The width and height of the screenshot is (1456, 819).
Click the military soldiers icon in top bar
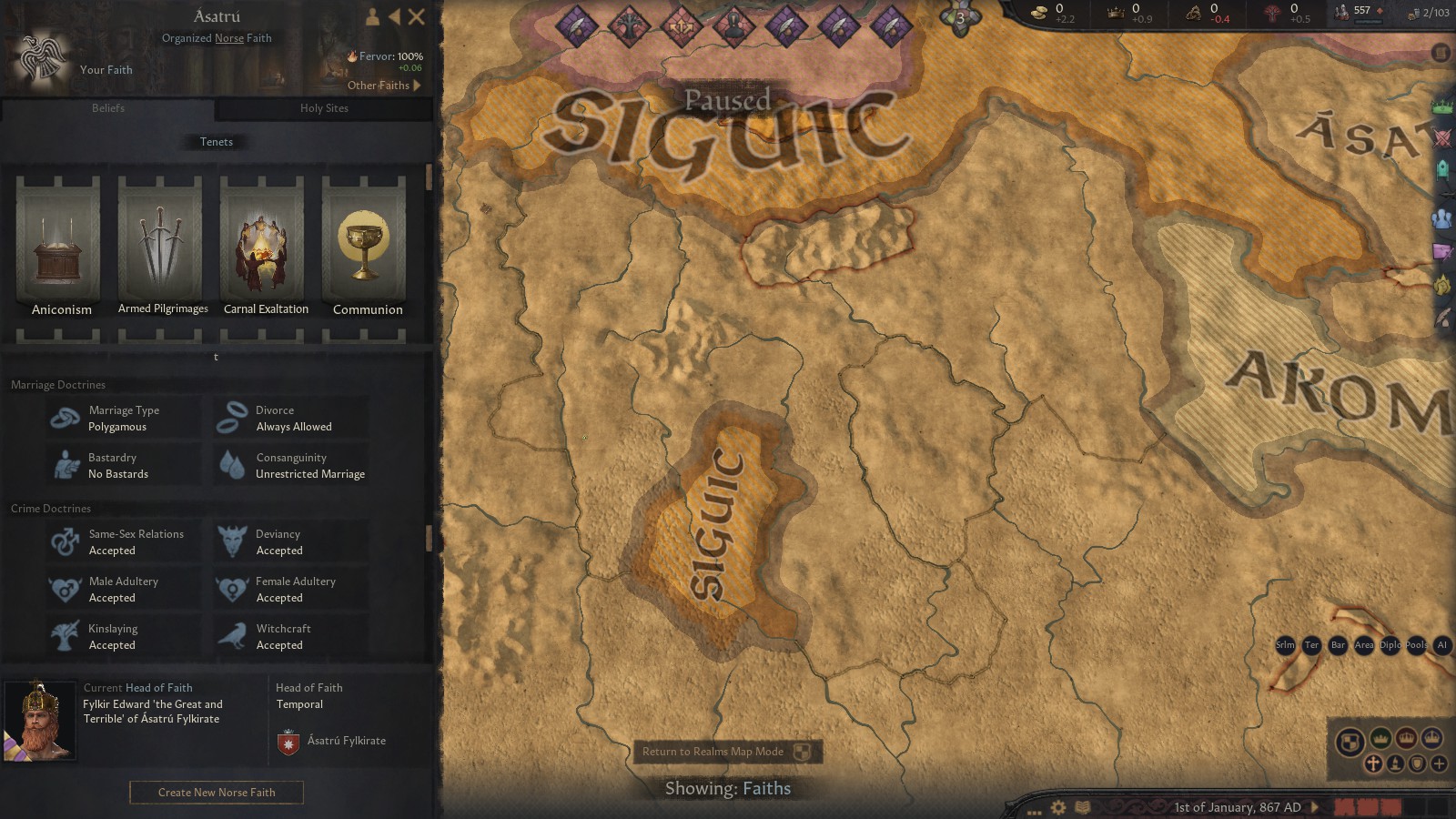point(1339,13)
